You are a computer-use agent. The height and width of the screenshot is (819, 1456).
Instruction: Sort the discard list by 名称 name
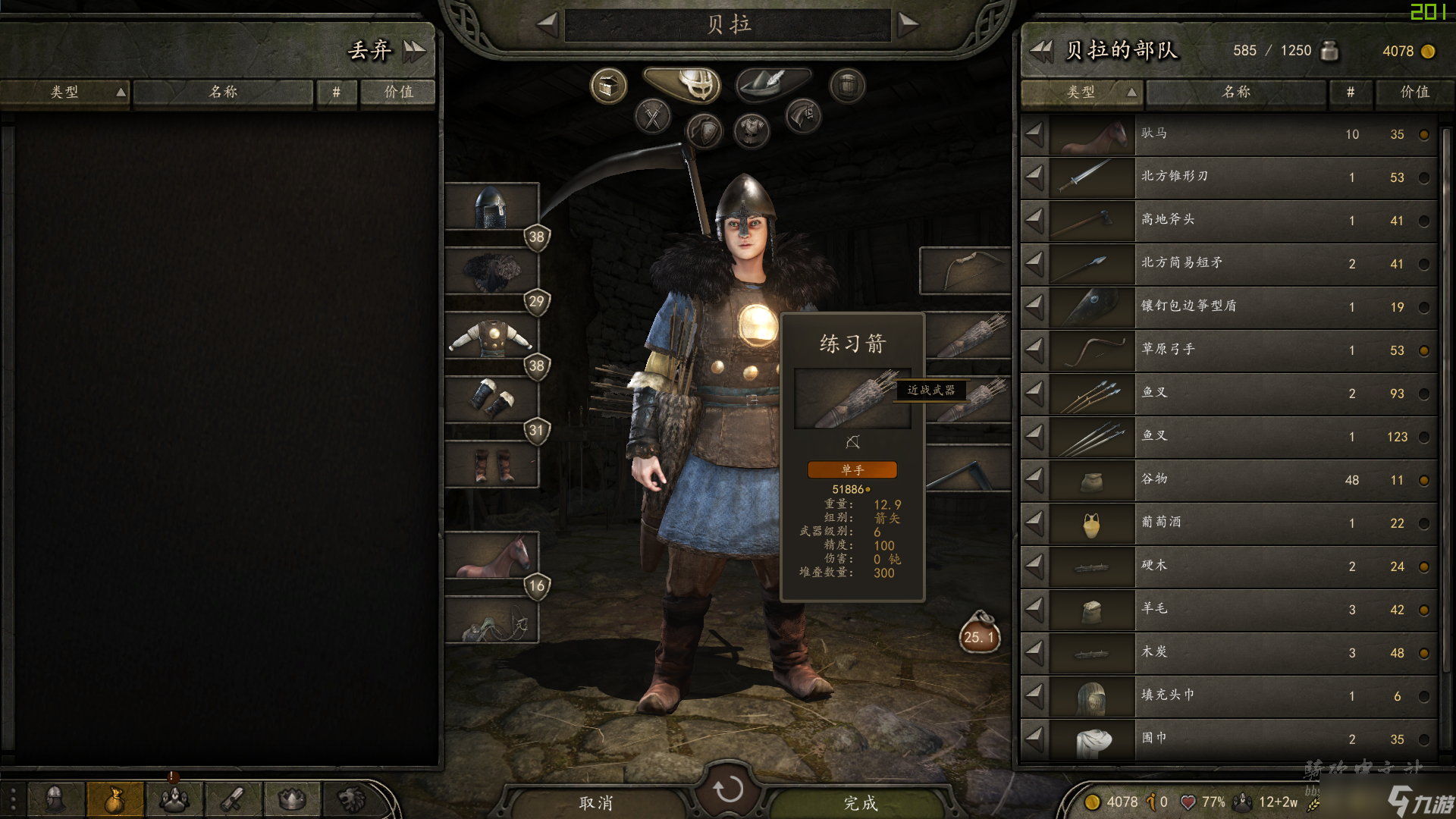pyautogui.click(x=223, y=93)
